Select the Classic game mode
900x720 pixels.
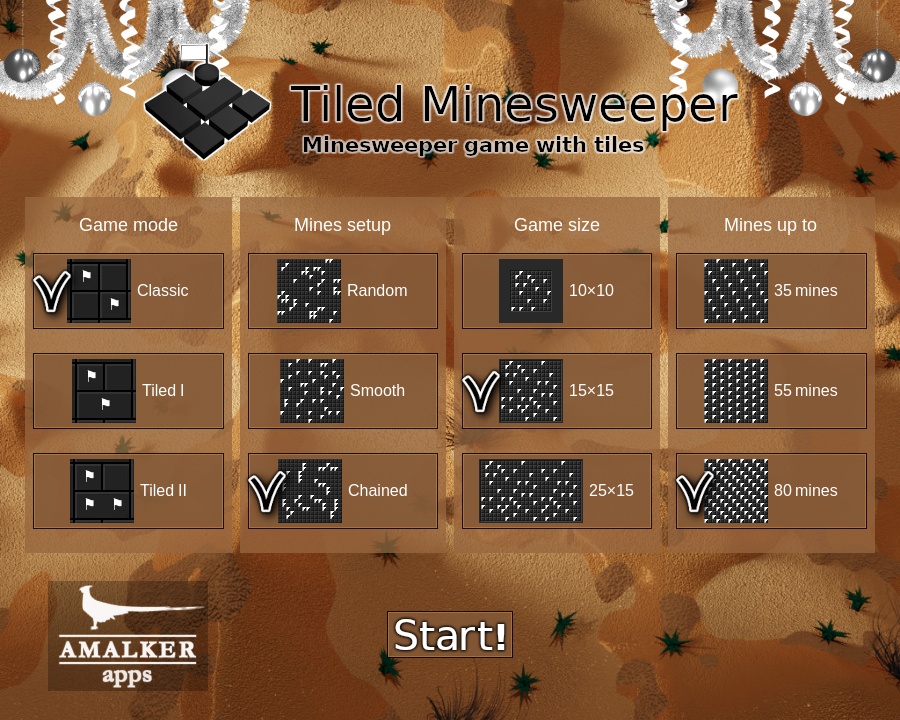click(128, 291)
